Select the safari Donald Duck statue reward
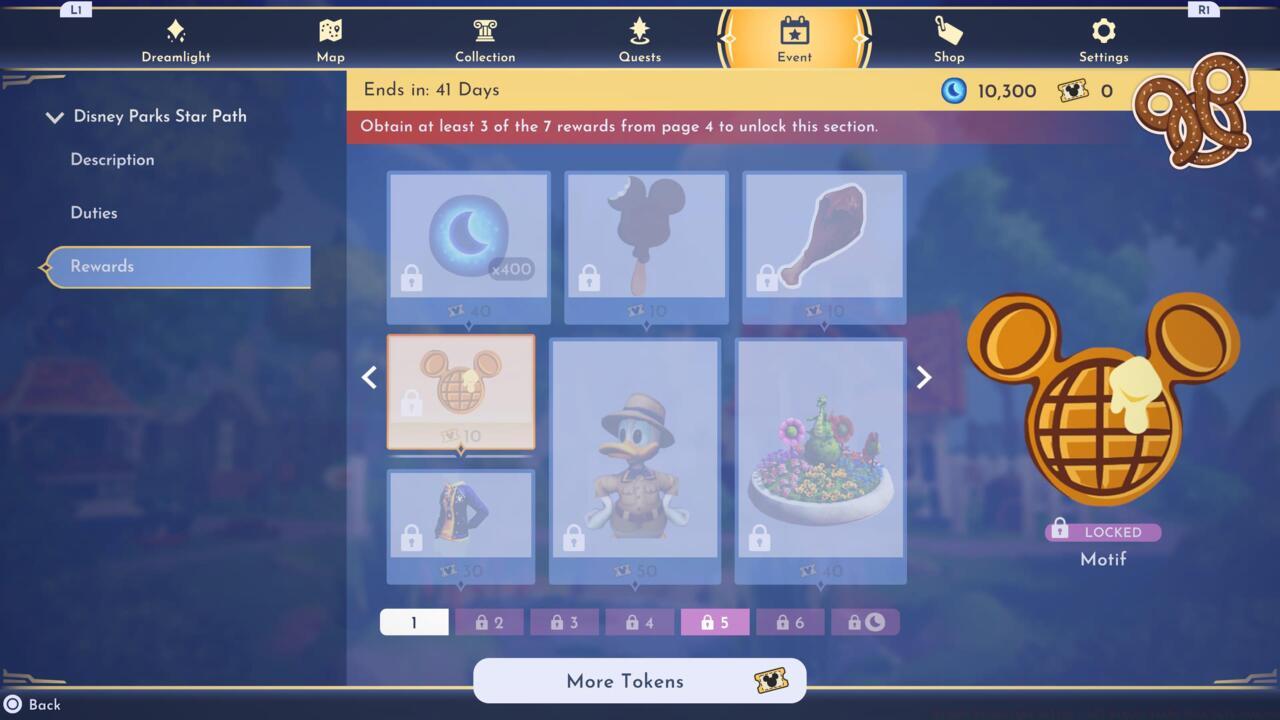This screenshot has width=1280, height=720. (x=635, y=460)
